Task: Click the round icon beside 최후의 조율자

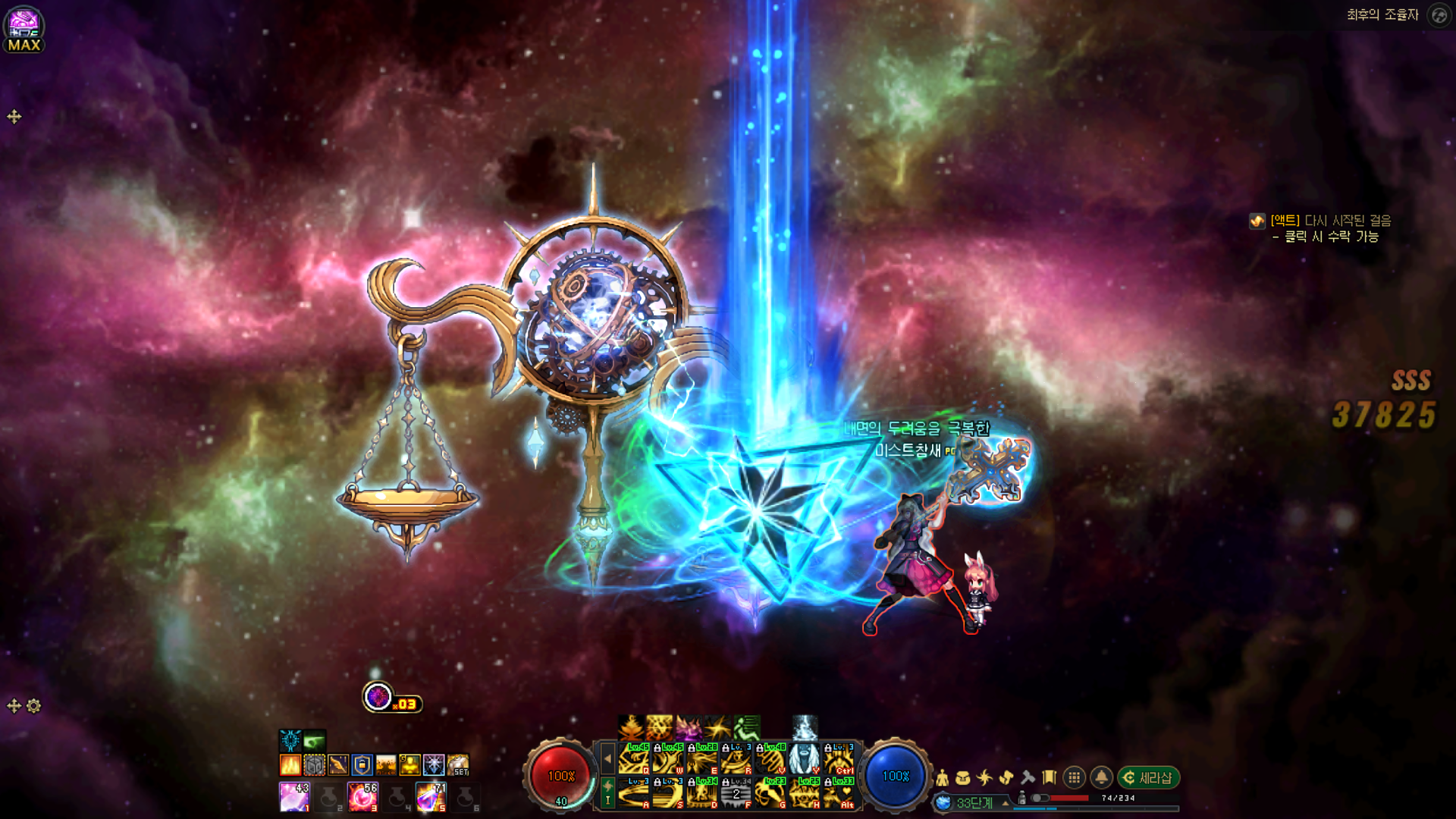Action: [x=1439, y=15]
